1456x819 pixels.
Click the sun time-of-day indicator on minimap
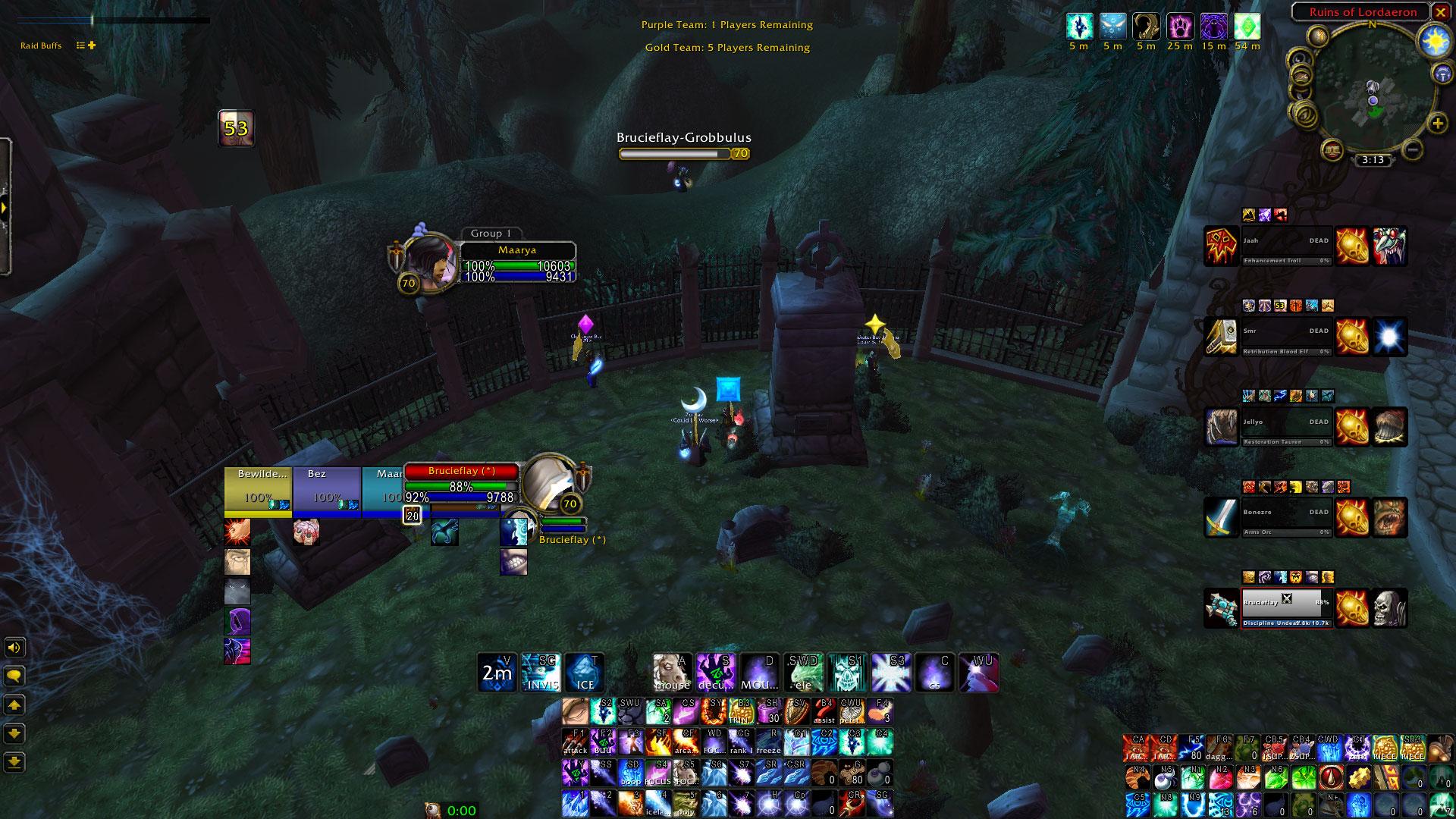[1436, 42]
